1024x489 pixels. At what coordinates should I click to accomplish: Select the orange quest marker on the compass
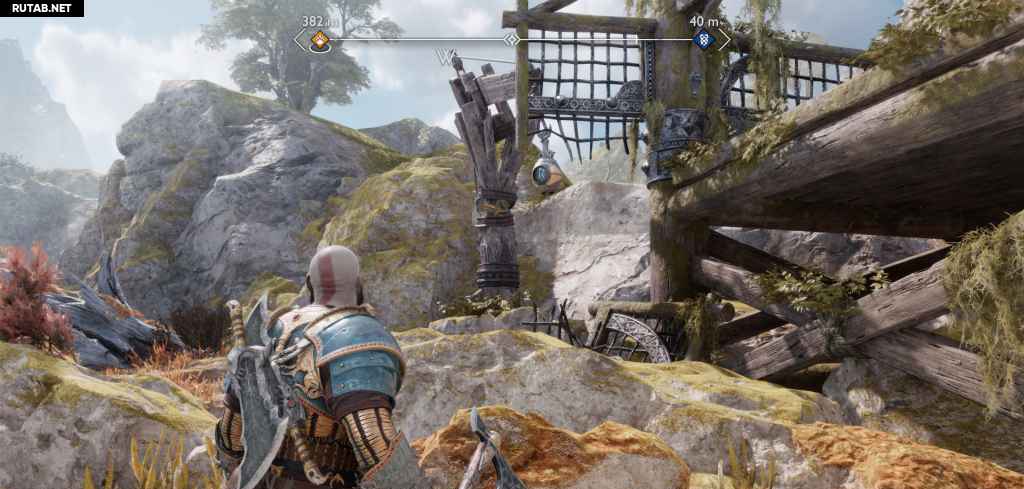point(319,40)
